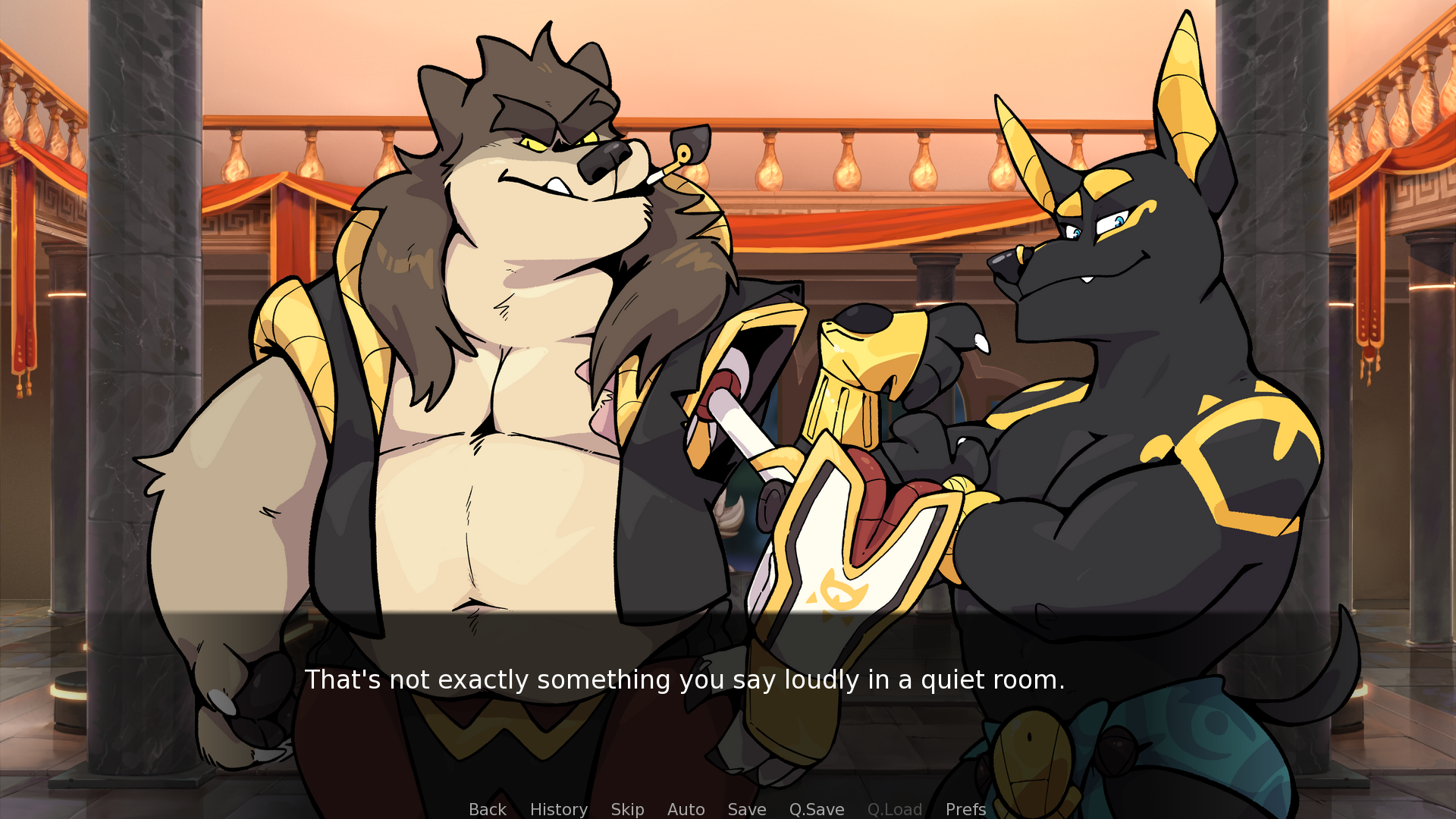Viewport: 1456px width, 819px height.
Task: Go back to the previous dialogue line
Action: coord(487,809)
